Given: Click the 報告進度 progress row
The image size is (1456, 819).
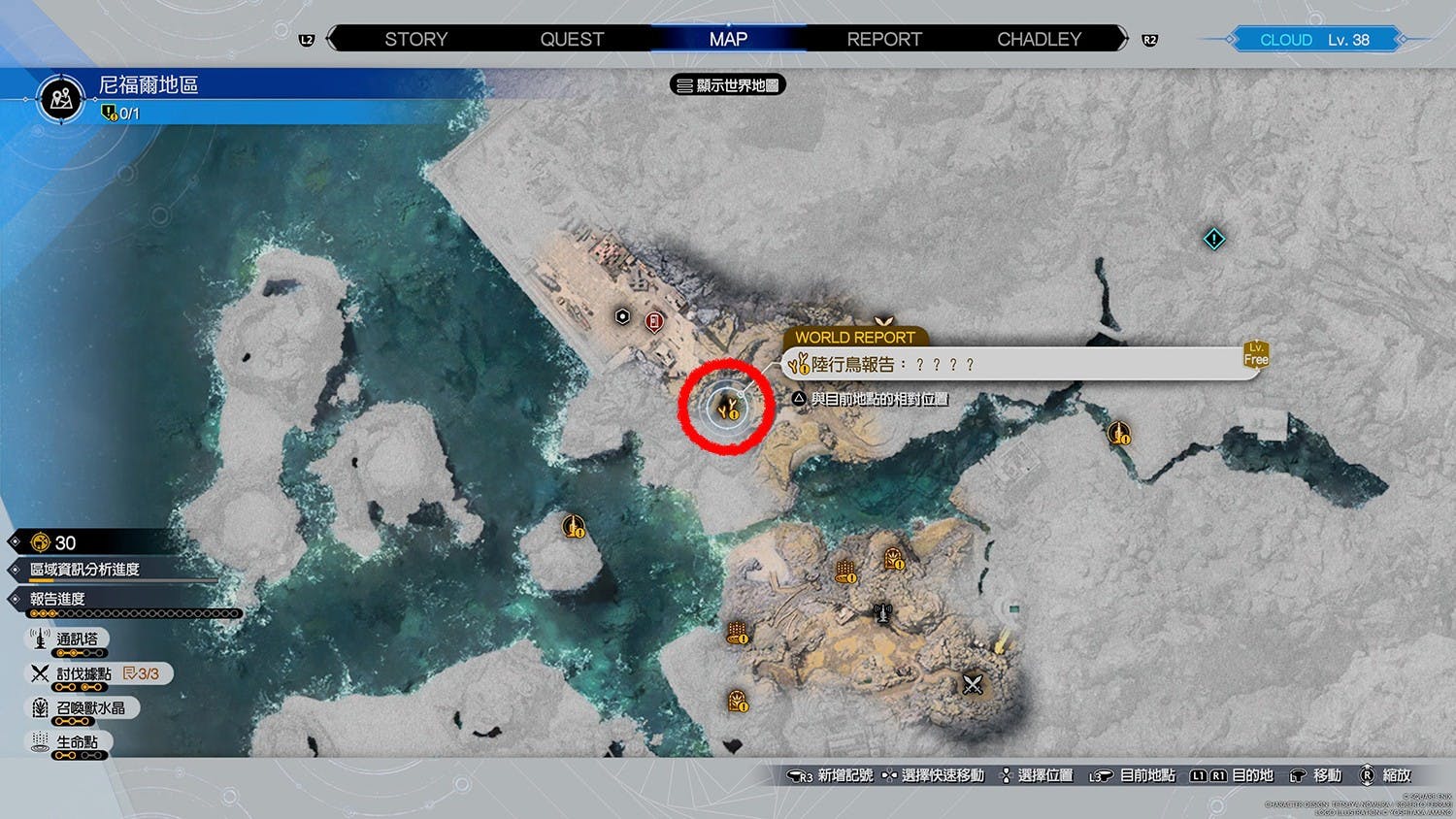Looking at the screenshot, I should (x=57, y=599).
